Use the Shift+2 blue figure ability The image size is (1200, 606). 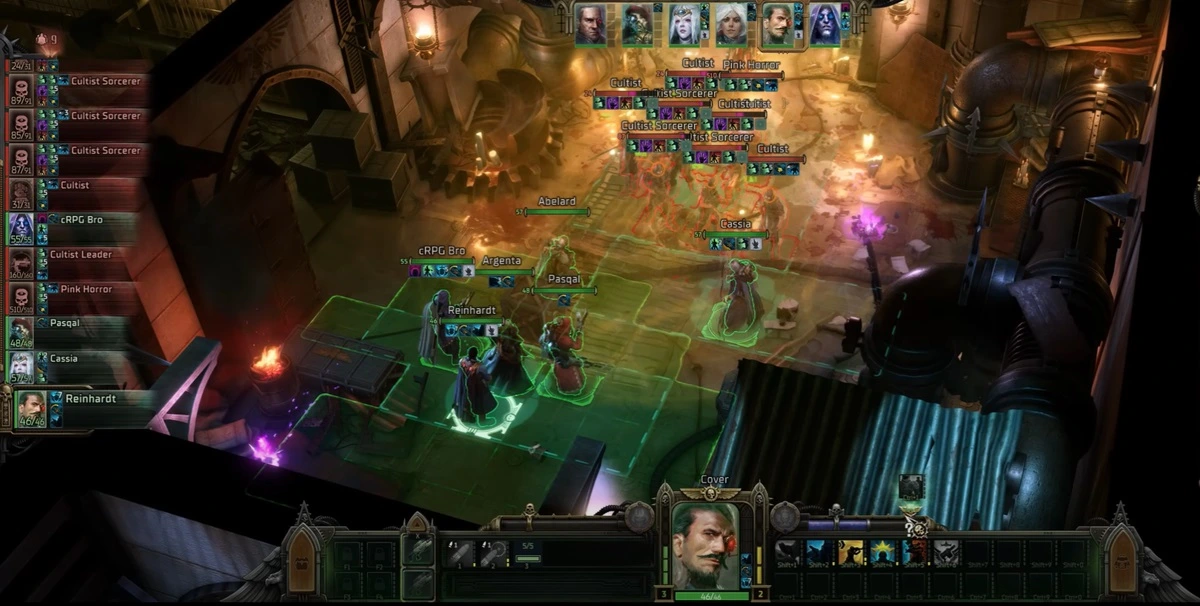(x=820, y=553)
